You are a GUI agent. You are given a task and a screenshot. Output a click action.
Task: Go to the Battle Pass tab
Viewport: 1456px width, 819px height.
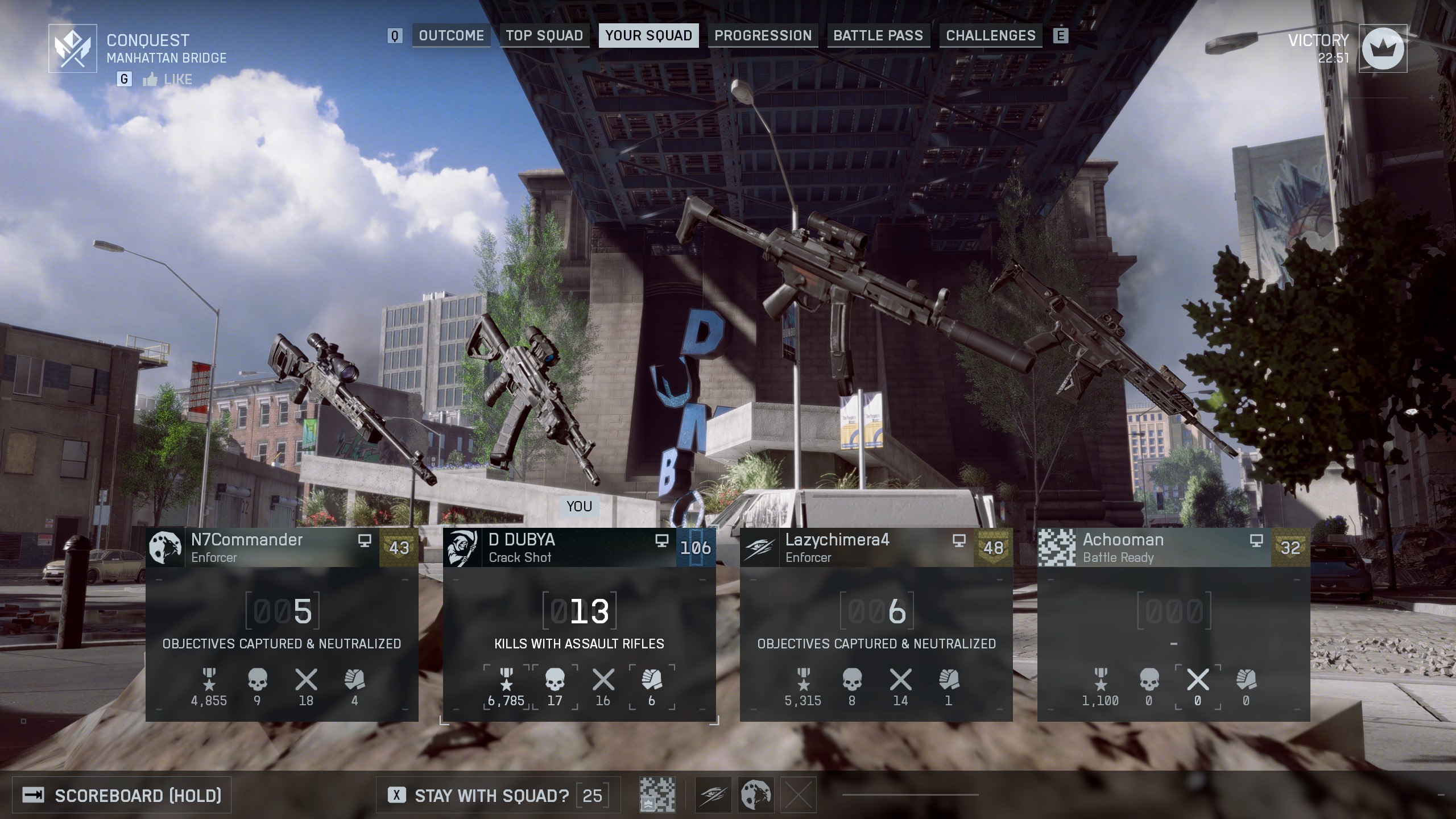(878, 36)
